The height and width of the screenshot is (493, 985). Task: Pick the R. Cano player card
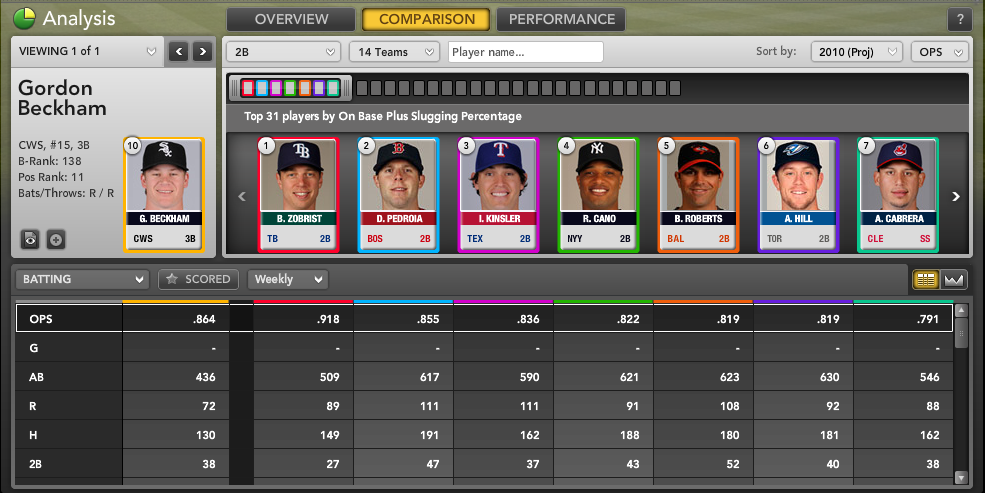click(x=599, y=194)
